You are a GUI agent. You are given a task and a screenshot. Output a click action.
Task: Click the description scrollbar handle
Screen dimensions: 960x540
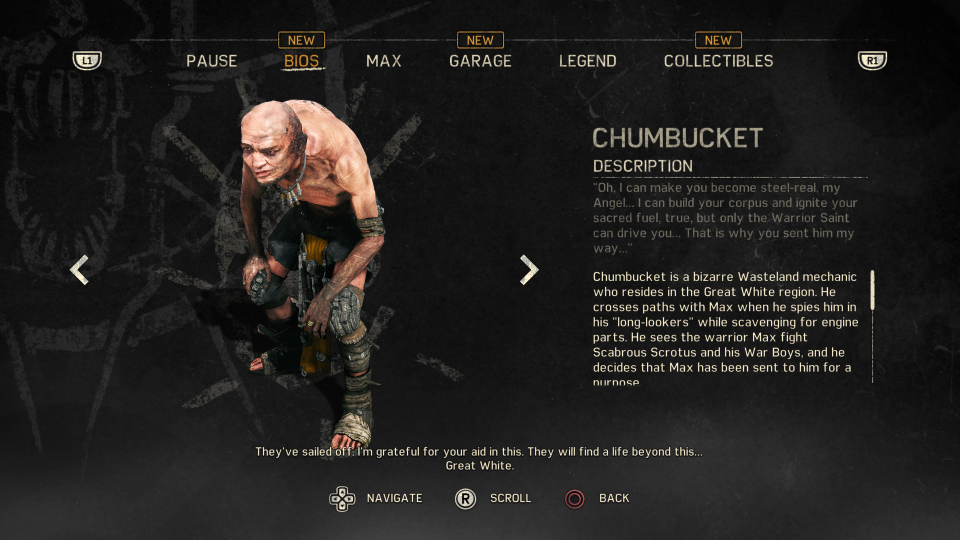(872, 289)
